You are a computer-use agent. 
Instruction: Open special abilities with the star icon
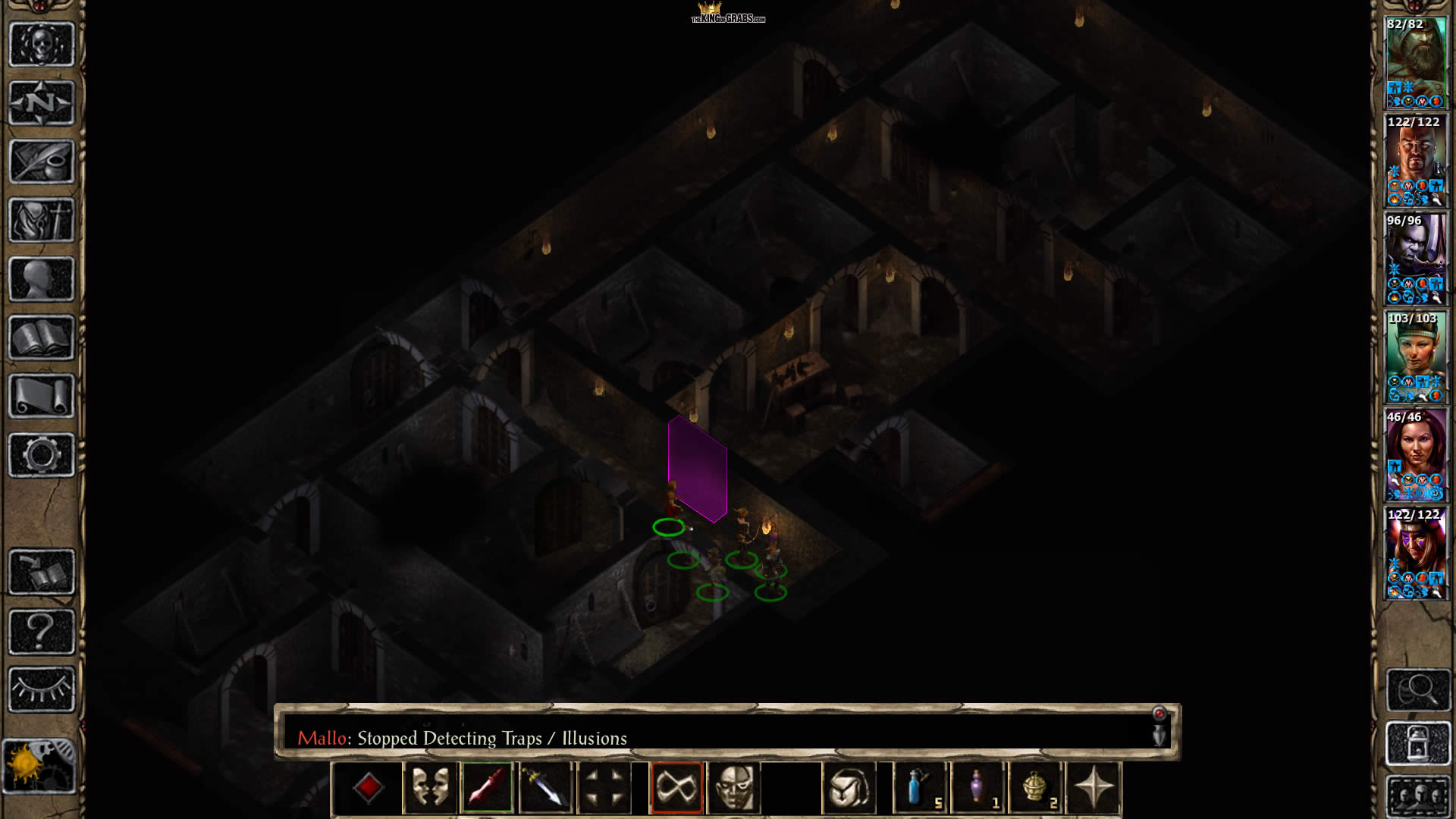pyautogui.click(x=1093, y=788)
